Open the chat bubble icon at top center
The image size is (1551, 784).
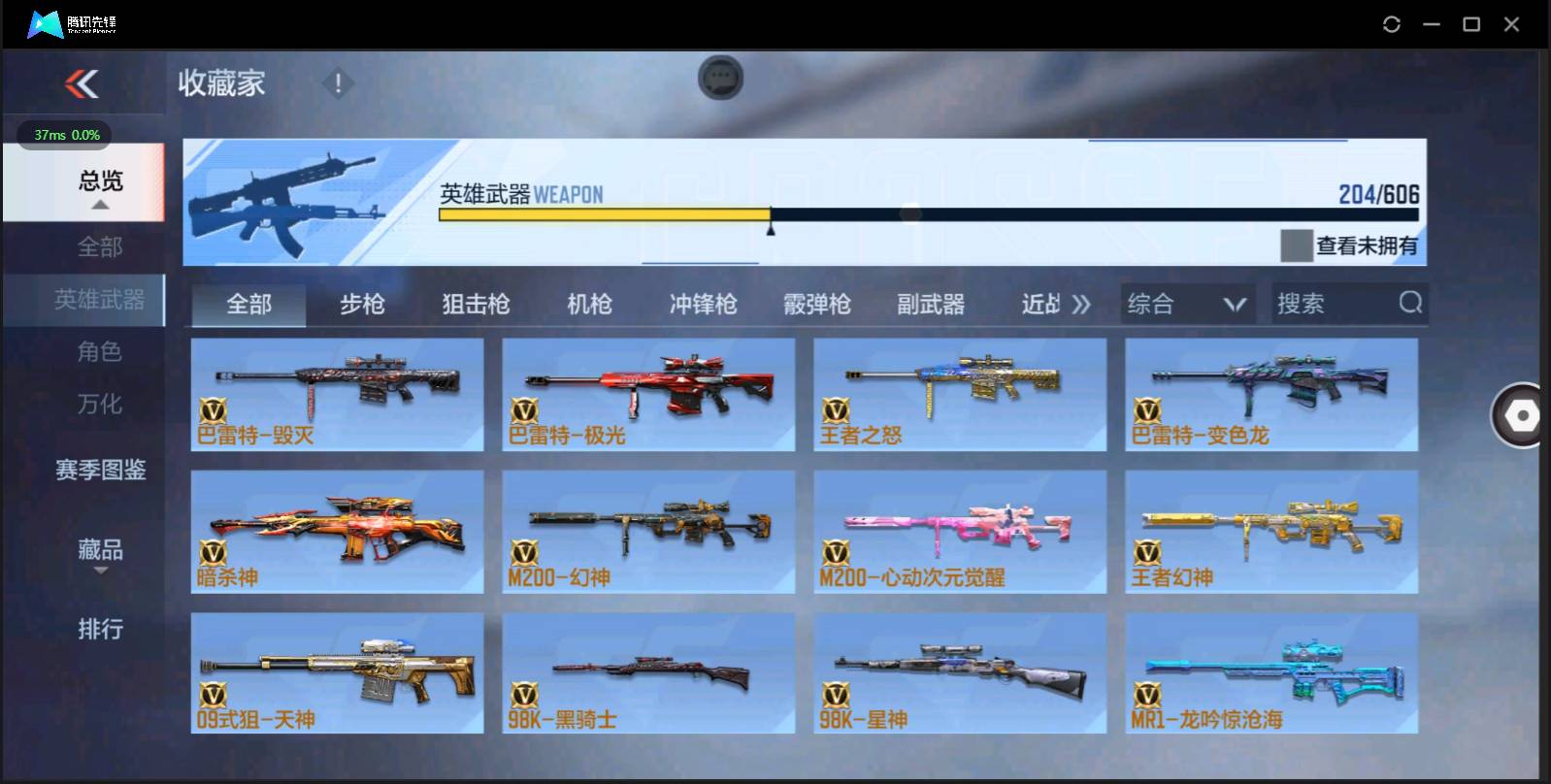(x=719, y=78)
